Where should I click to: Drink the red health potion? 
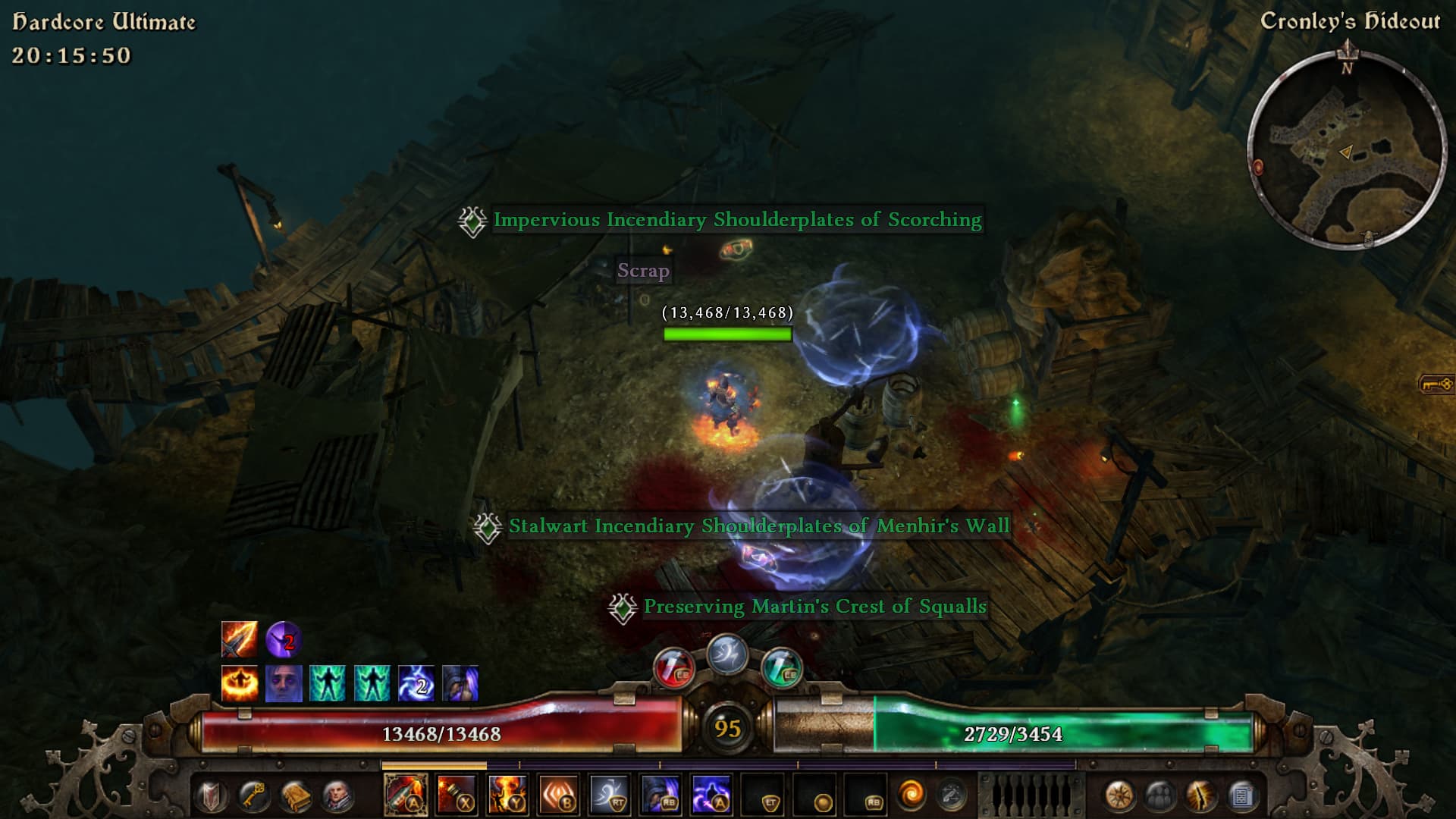pyautogui.click(x=673, y=667)
